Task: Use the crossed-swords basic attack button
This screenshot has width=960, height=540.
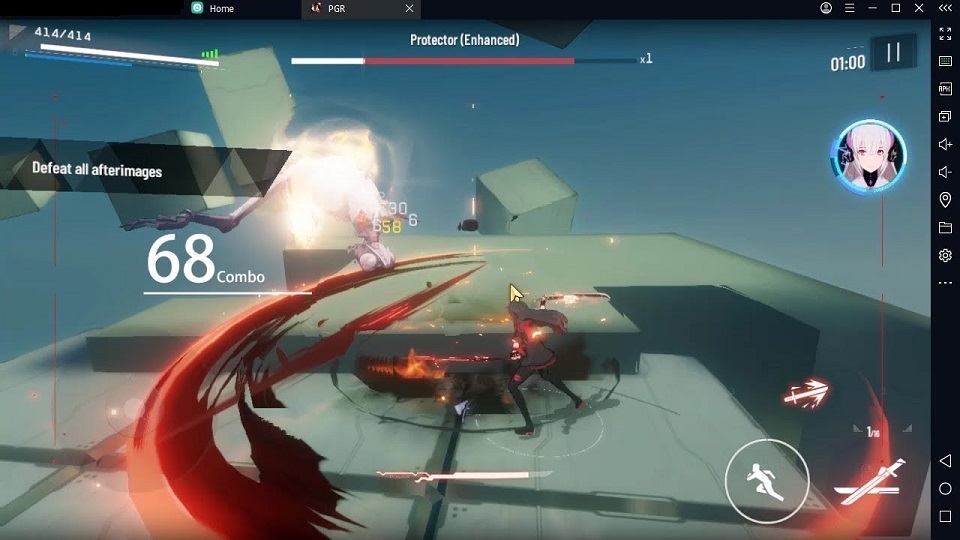Action: [868, 487]
